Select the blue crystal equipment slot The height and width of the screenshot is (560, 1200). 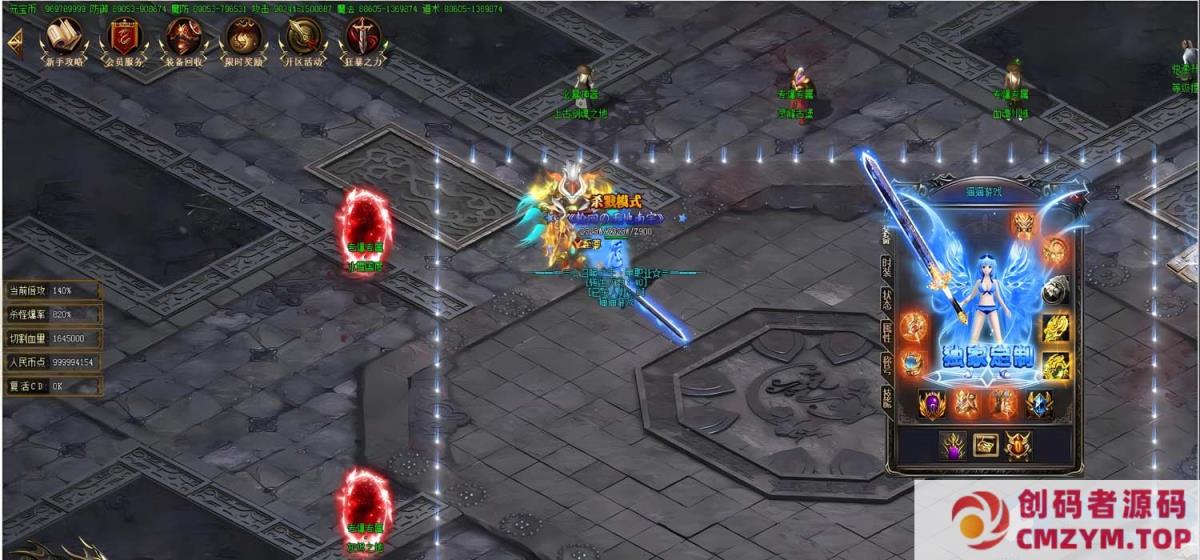[x=1039, y=404]
